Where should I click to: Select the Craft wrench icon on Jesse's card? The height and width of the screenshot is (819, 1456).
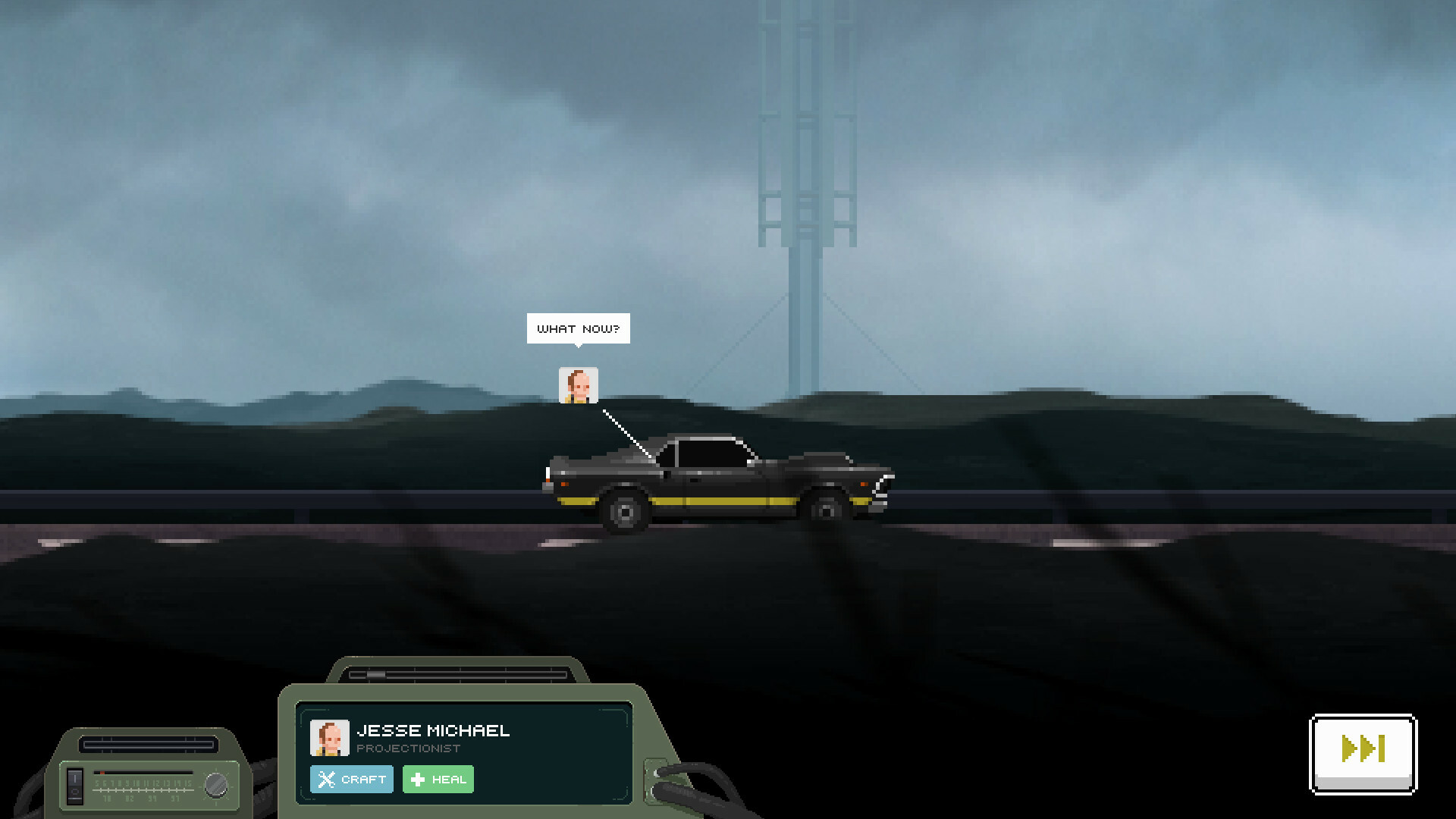tap(328, 779)
